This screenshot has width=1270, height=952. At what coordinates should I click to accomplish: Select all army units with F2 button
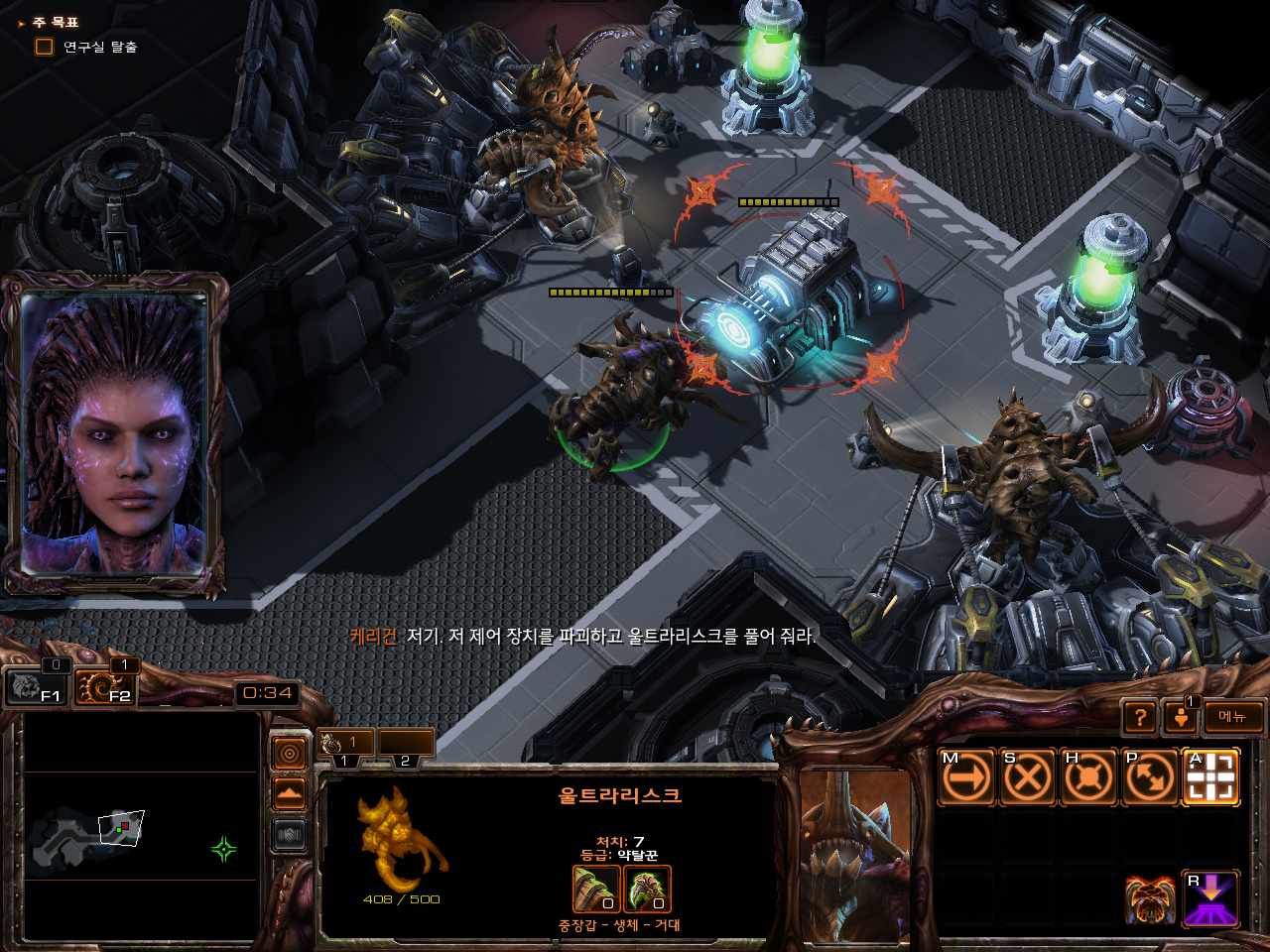coord(105,686)
